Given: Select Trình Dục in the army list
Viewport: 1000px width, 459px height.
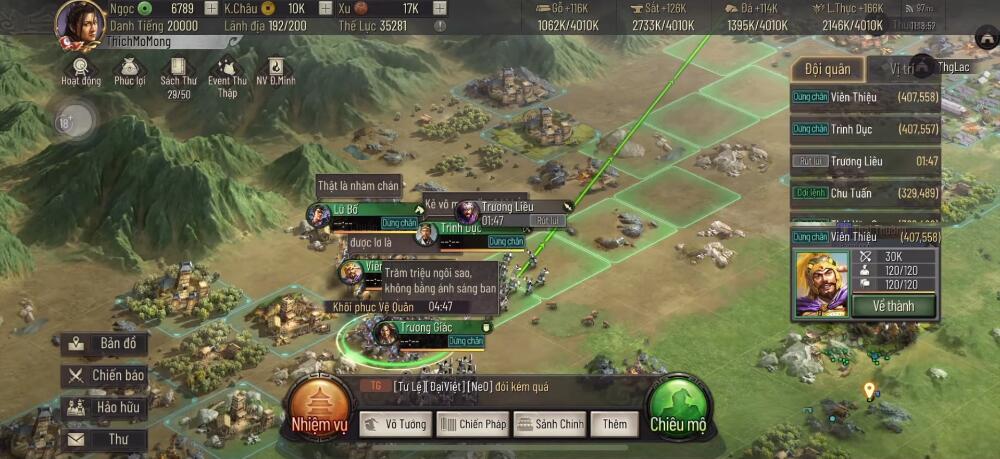Looking at the screenshot, I should point(865,129).
